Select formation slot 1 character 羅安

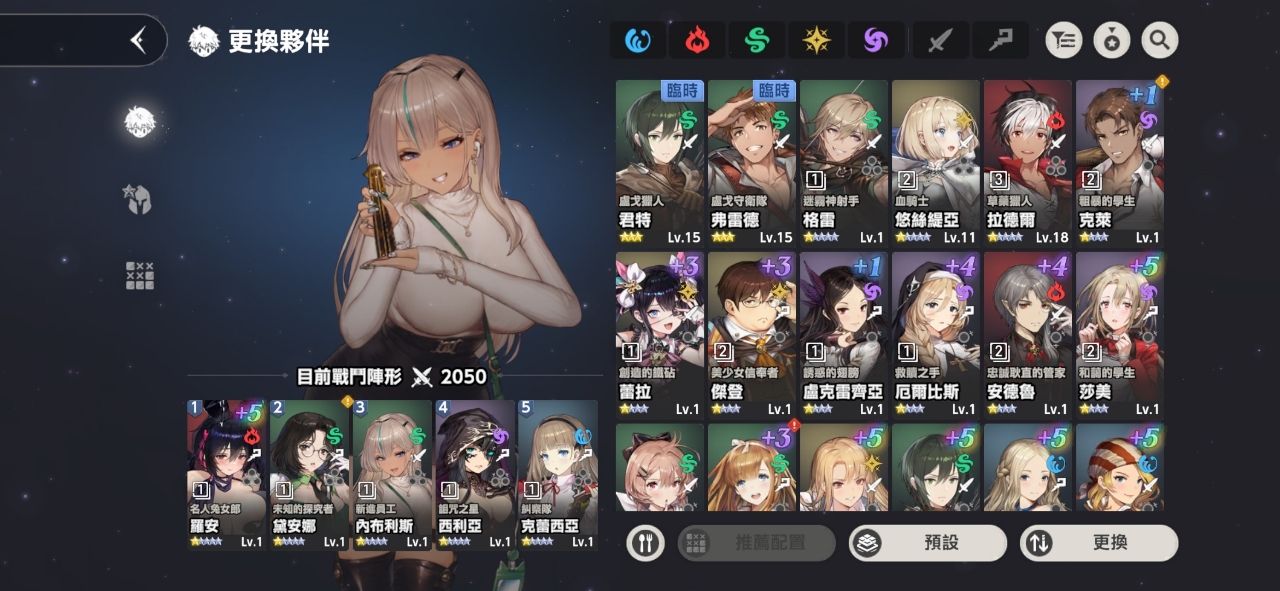tap(227, 474)
